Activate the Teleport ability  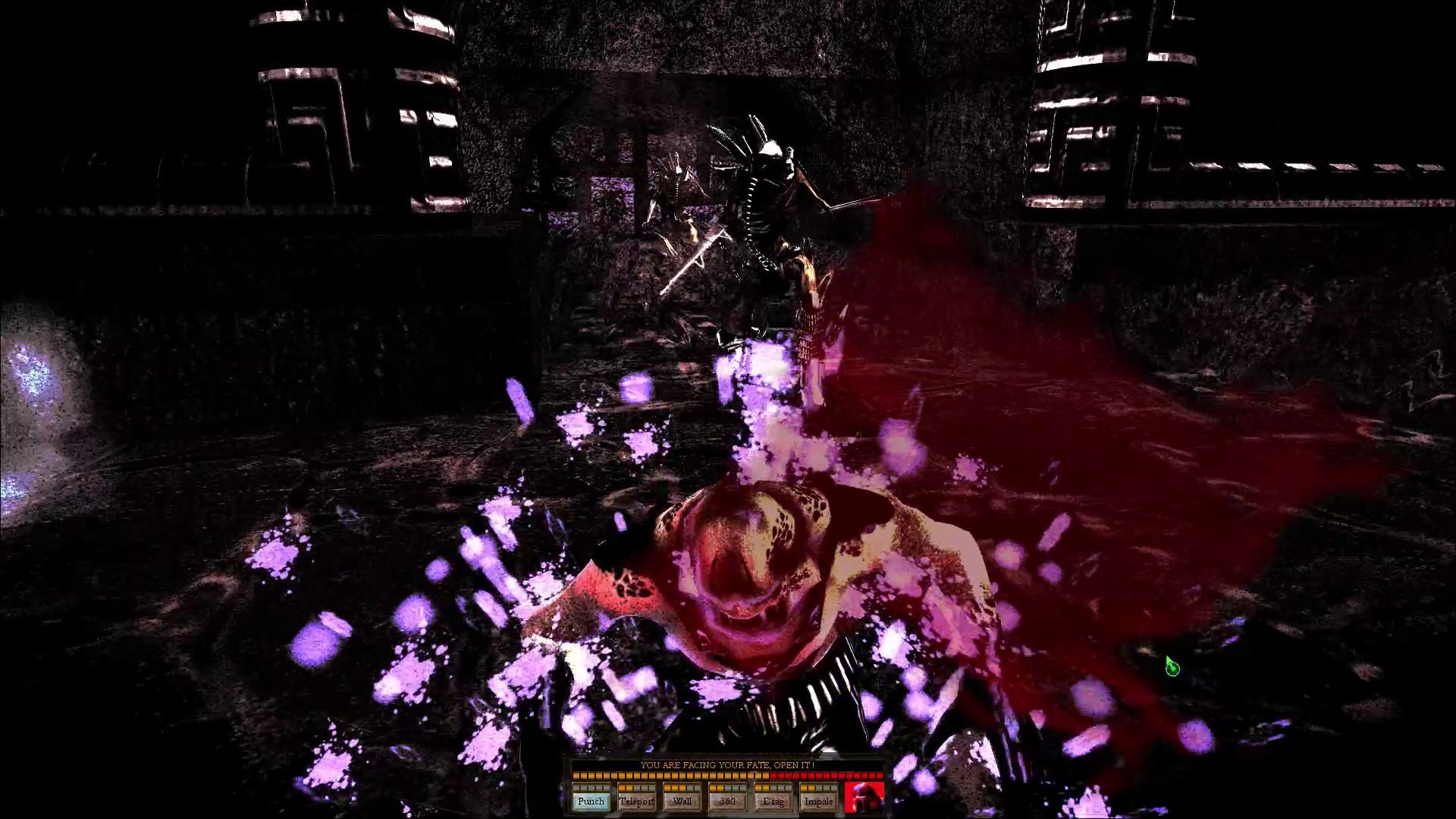pyautogui.click(x=636, y=801)
